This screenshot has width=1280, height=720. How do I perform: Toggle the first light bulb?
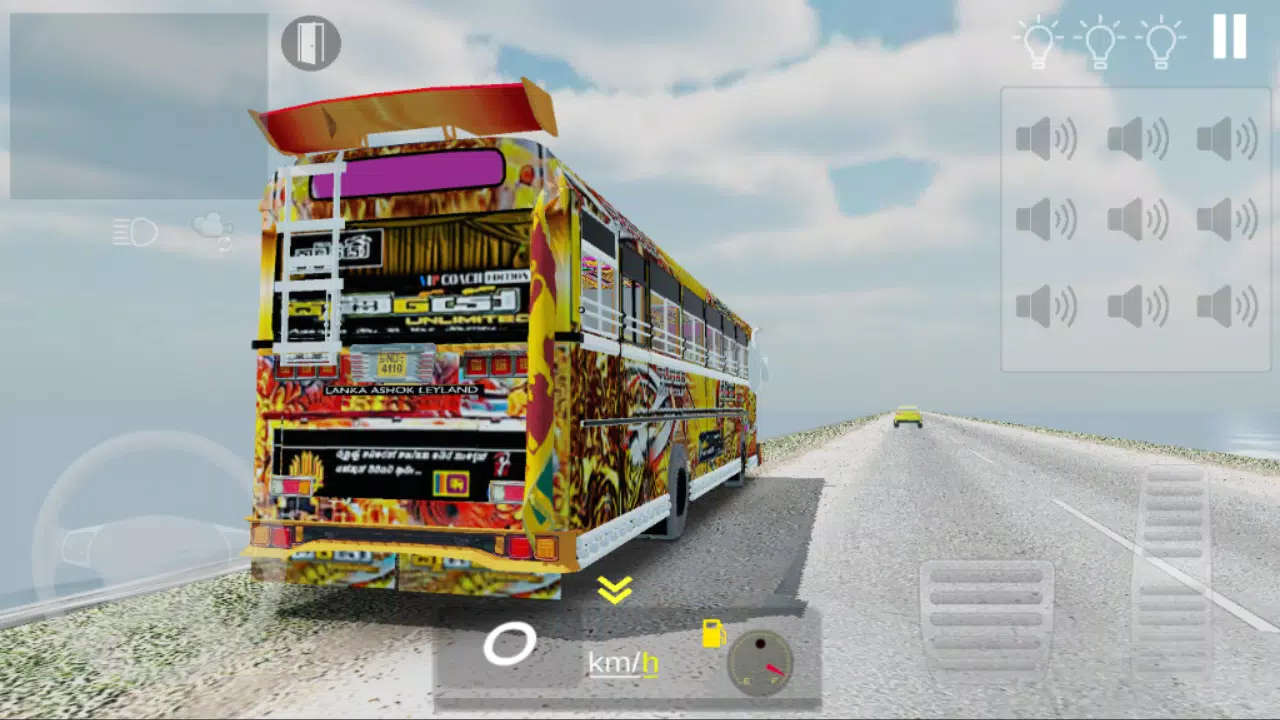[x=1037, y=40]
